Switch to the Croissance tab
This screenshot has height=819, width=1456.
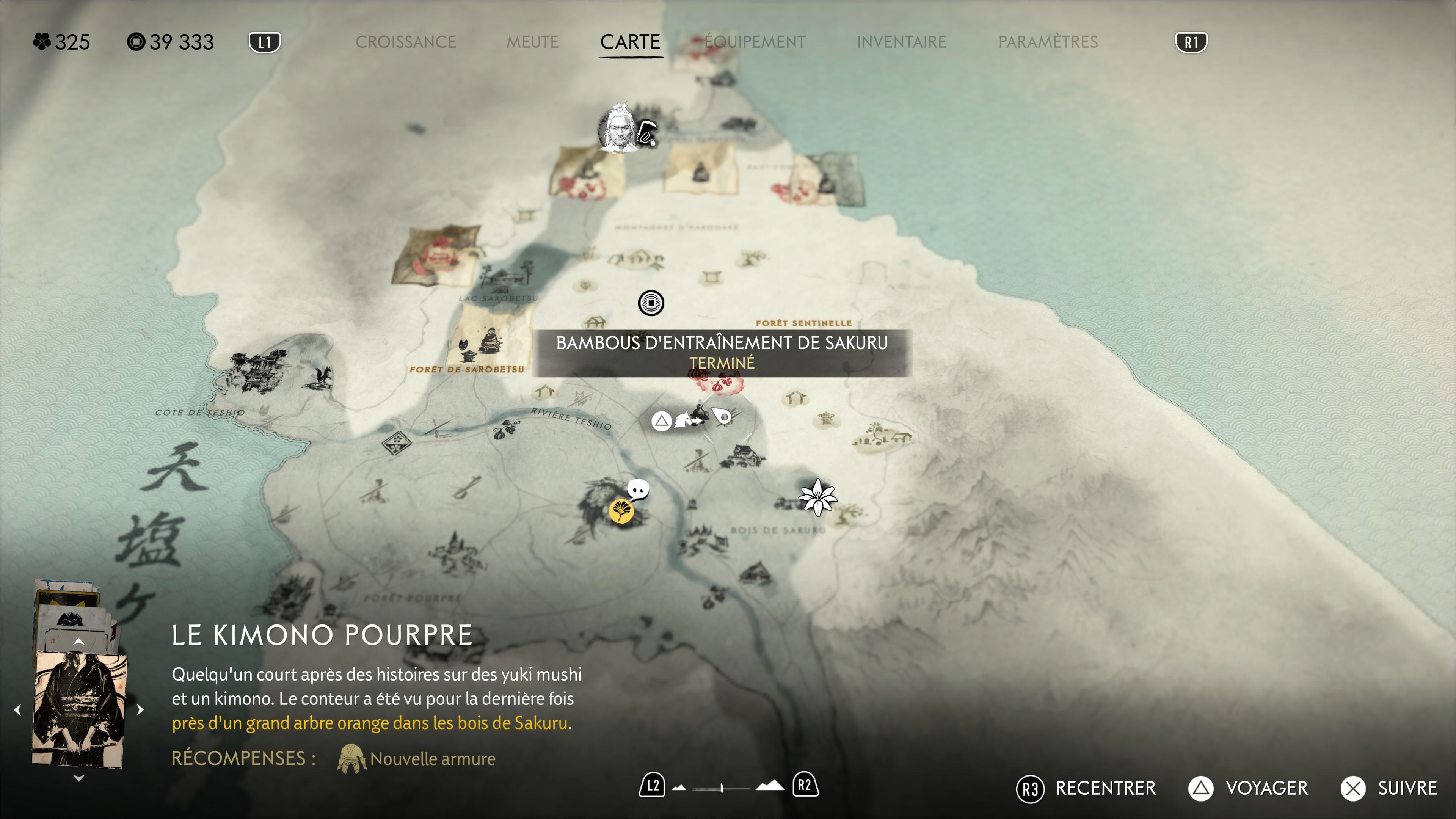click(x=405, y=42)
